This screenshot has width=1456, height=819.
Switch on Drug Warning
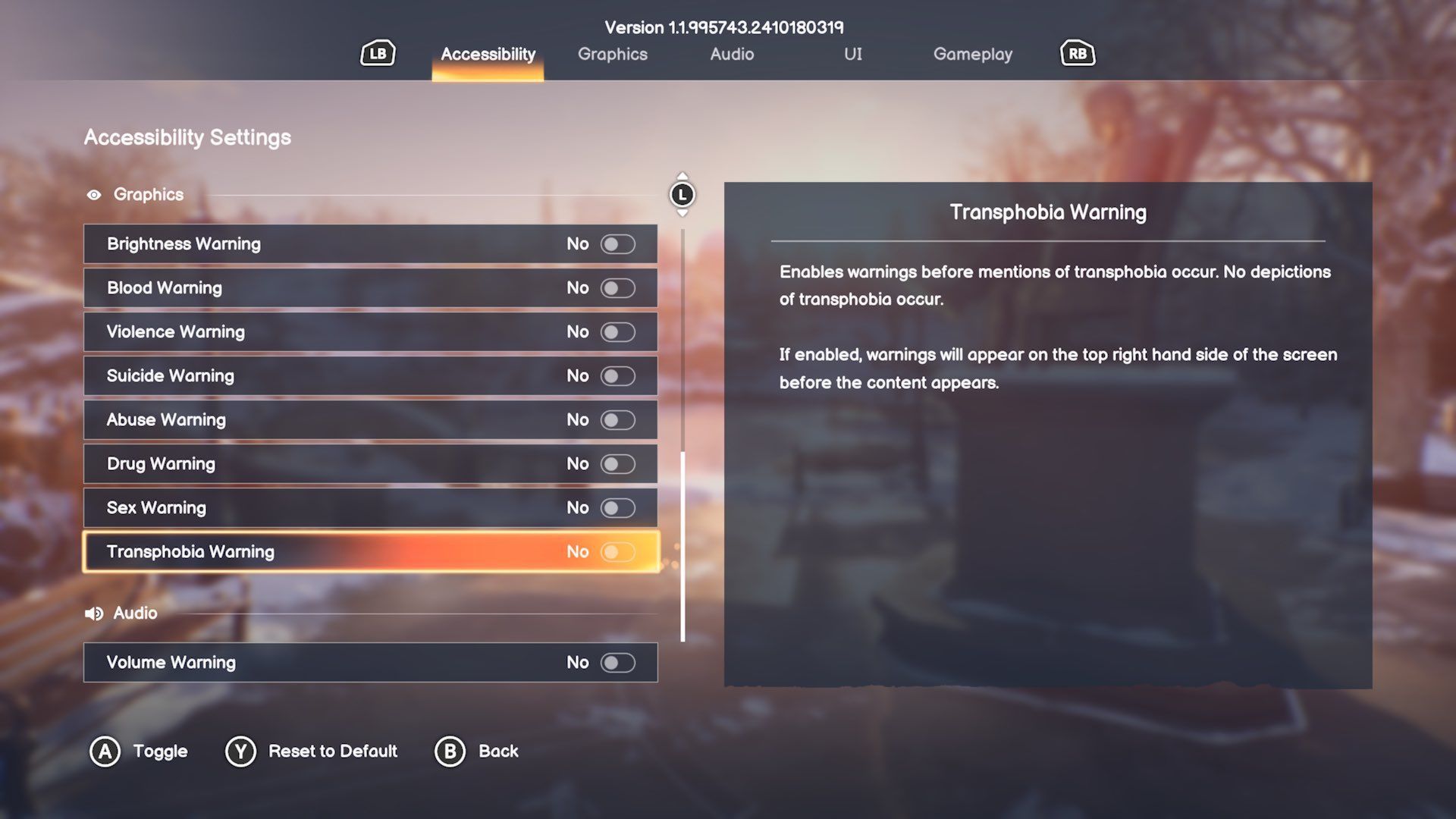[617, 464]
